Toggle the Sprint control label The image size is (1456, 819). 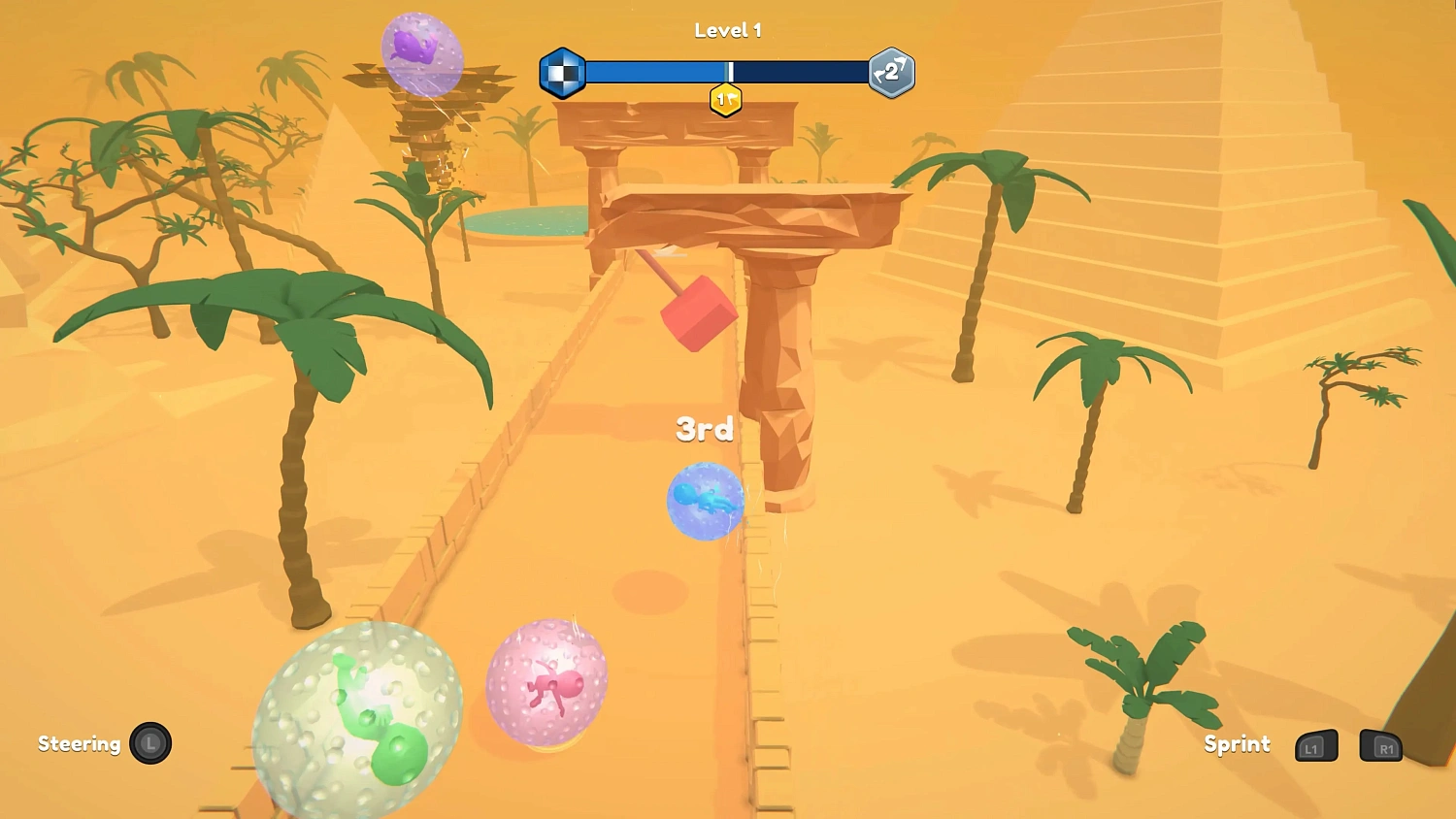[1237, 743]
